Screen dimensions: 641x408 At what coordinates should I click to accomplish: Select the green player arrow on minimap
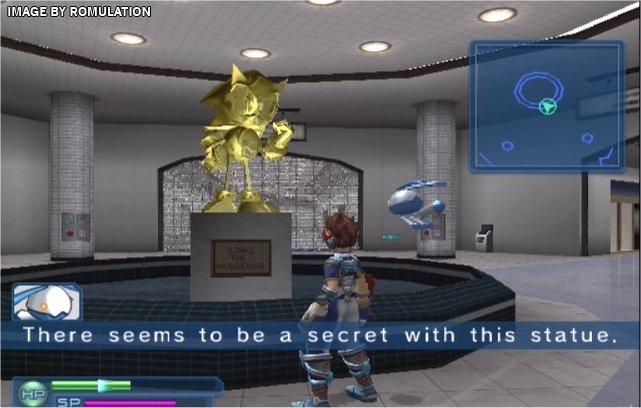click(x=547, y=106)
